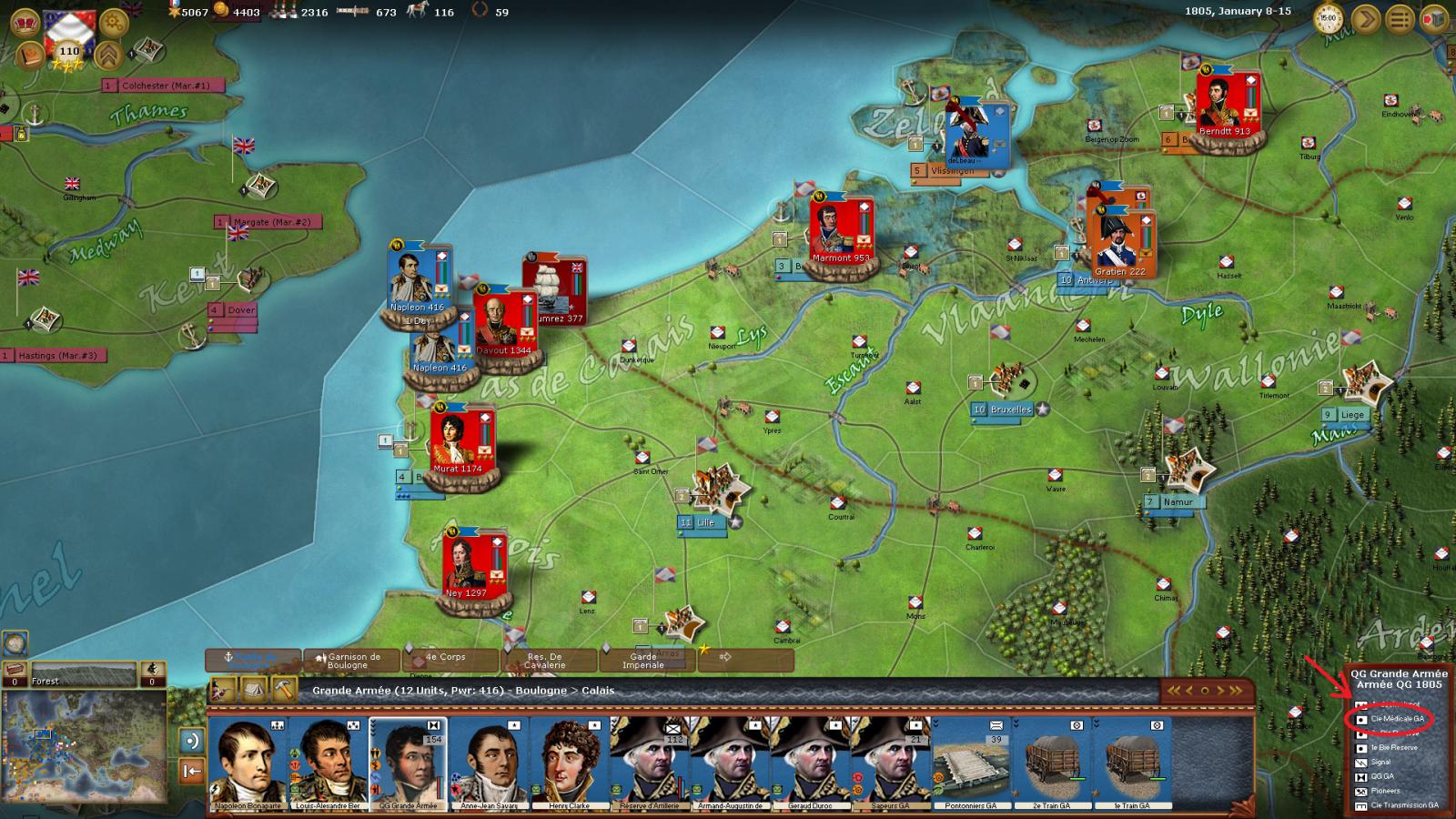Image resolution: width=1456 pixels, height=819 pixels.
Task: Click the minimap of Europe
Action: pos(84,753)
